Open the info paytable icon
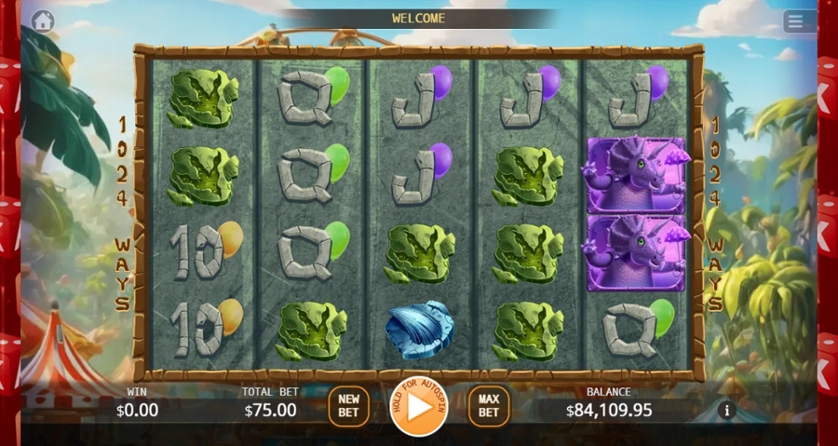Screen dimensions: 838x446 (x=727, y=410)
